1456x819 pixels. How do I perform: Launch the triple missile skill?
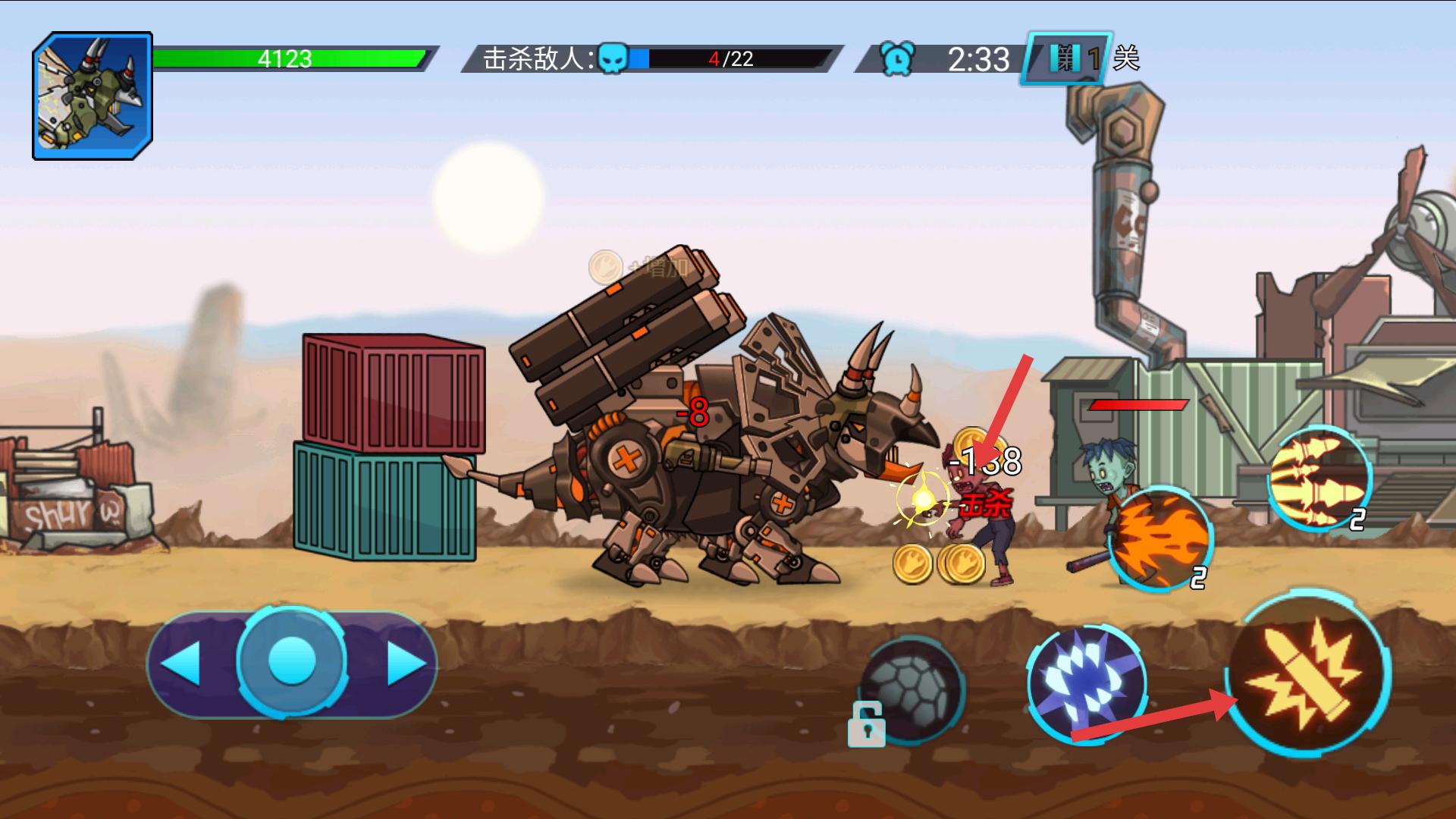1318,478
